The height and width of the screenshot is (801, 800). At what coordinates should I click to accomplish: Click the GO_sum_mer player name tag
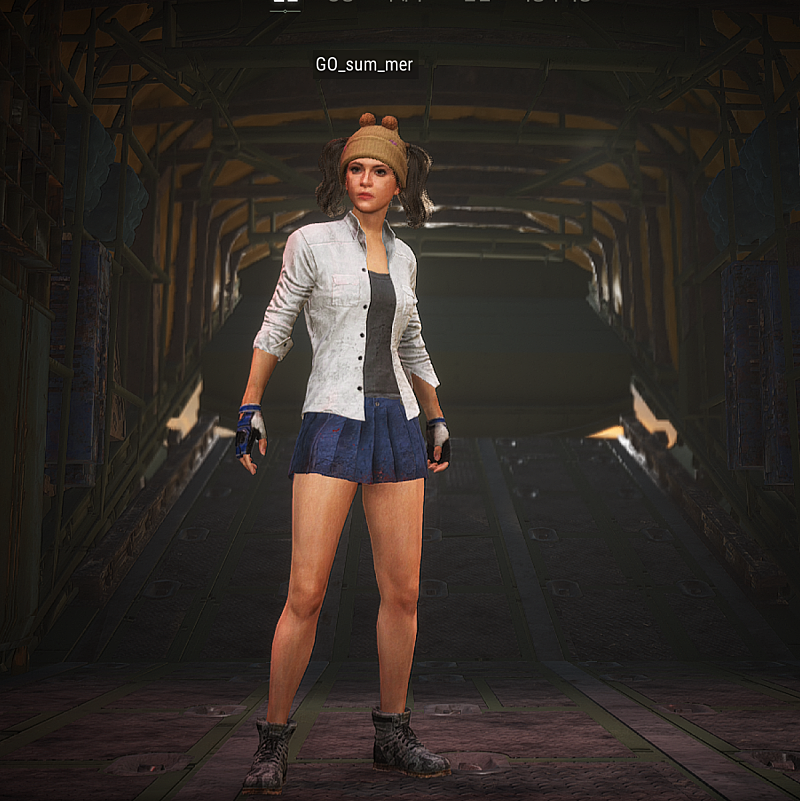[x=364, y=65]
